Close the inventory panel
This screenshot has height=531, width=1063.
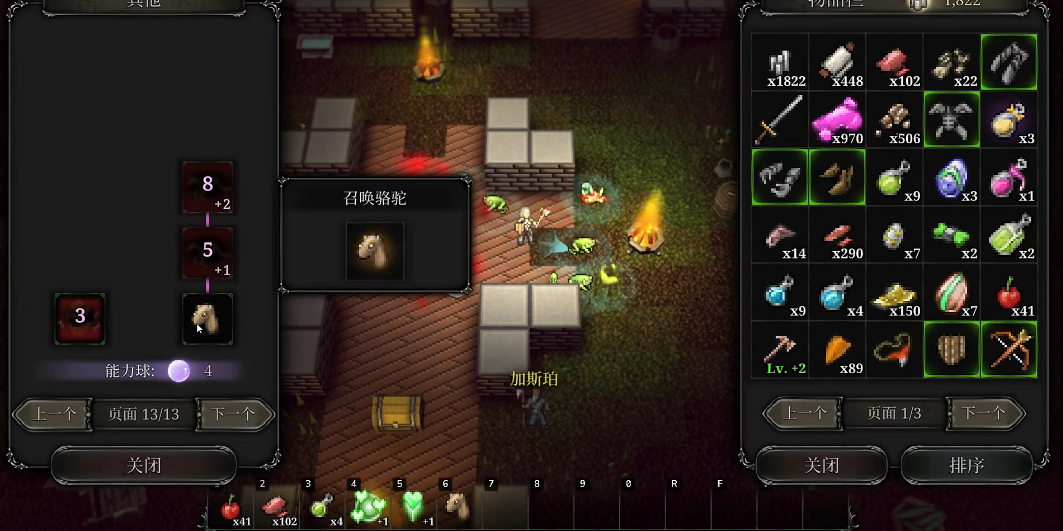point(821,465)
